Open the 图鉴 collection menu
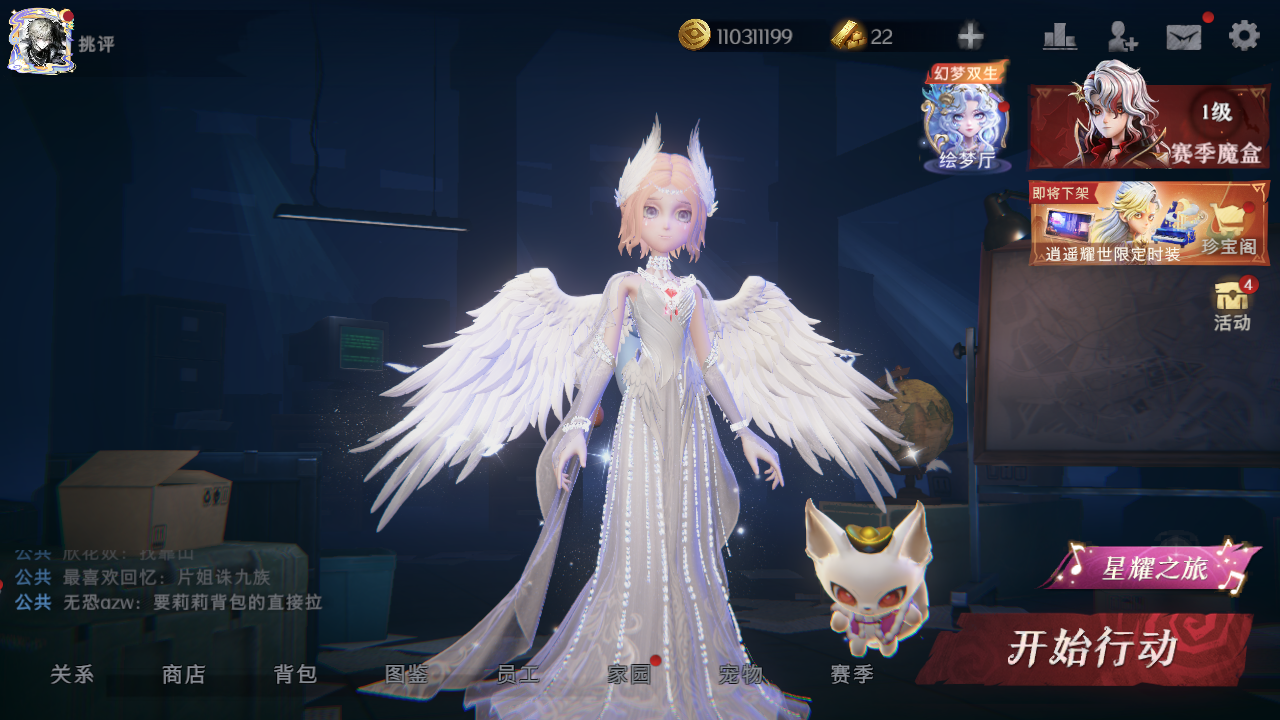 coord(406,675)
